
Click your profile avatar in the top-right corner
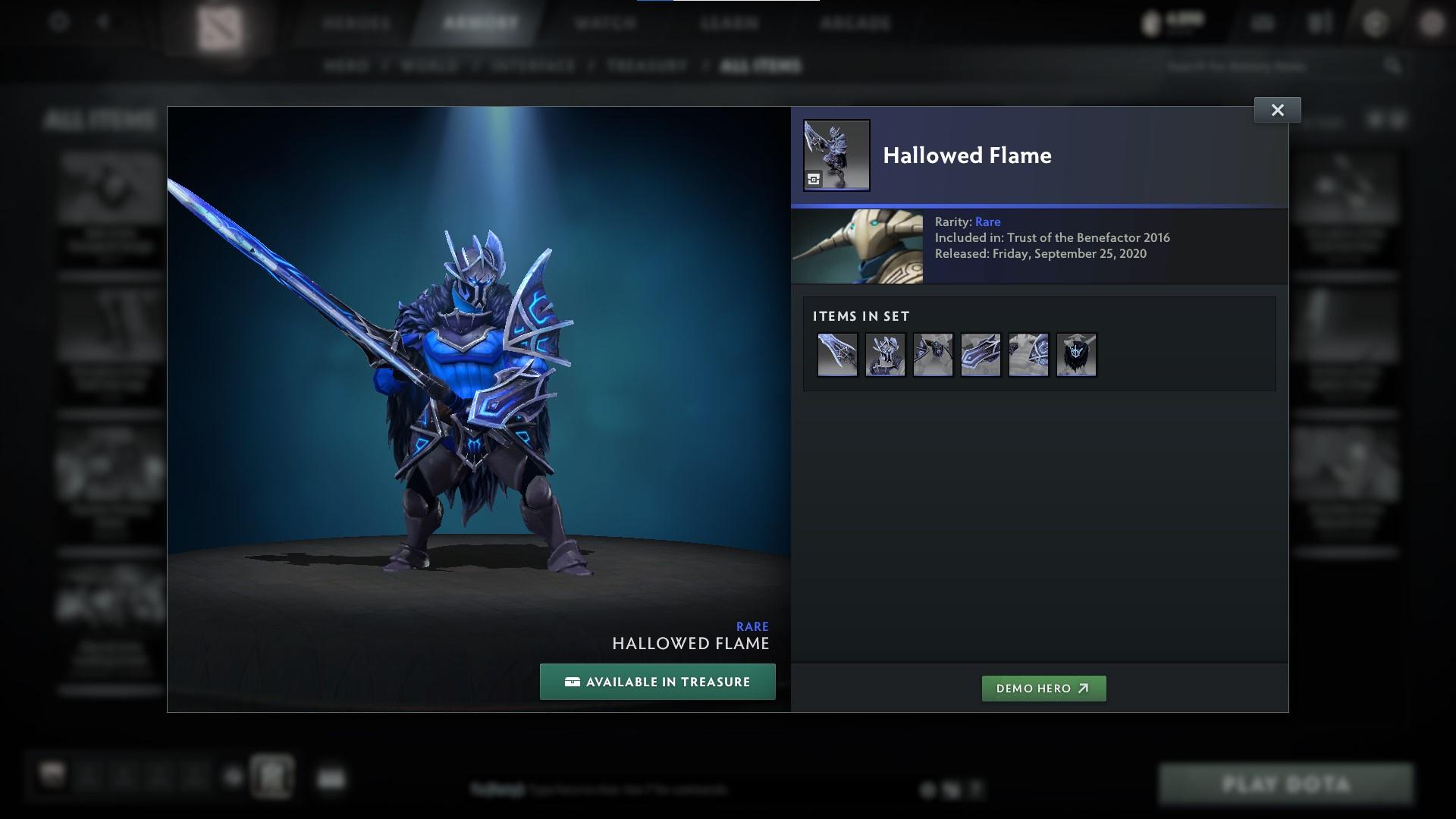(1432, 23)
